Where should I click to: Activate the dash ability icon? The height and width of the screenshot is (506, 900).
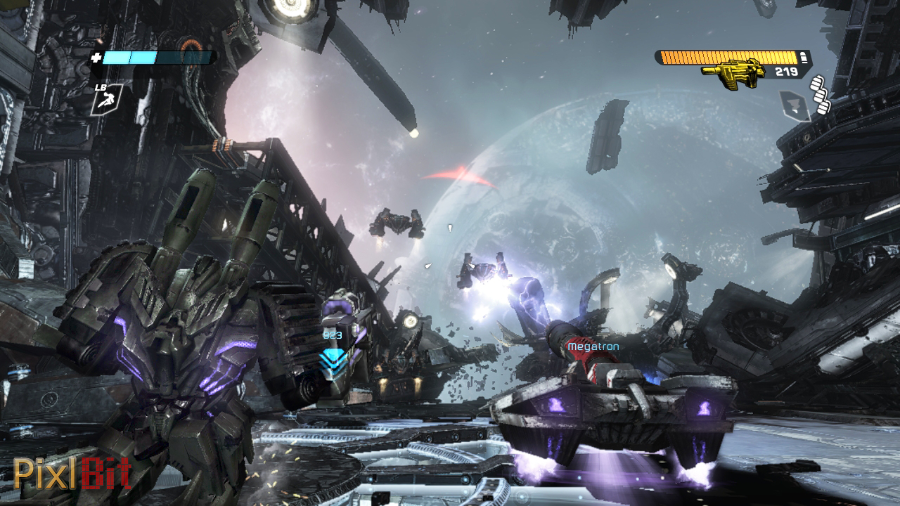(x=108, y=98)
